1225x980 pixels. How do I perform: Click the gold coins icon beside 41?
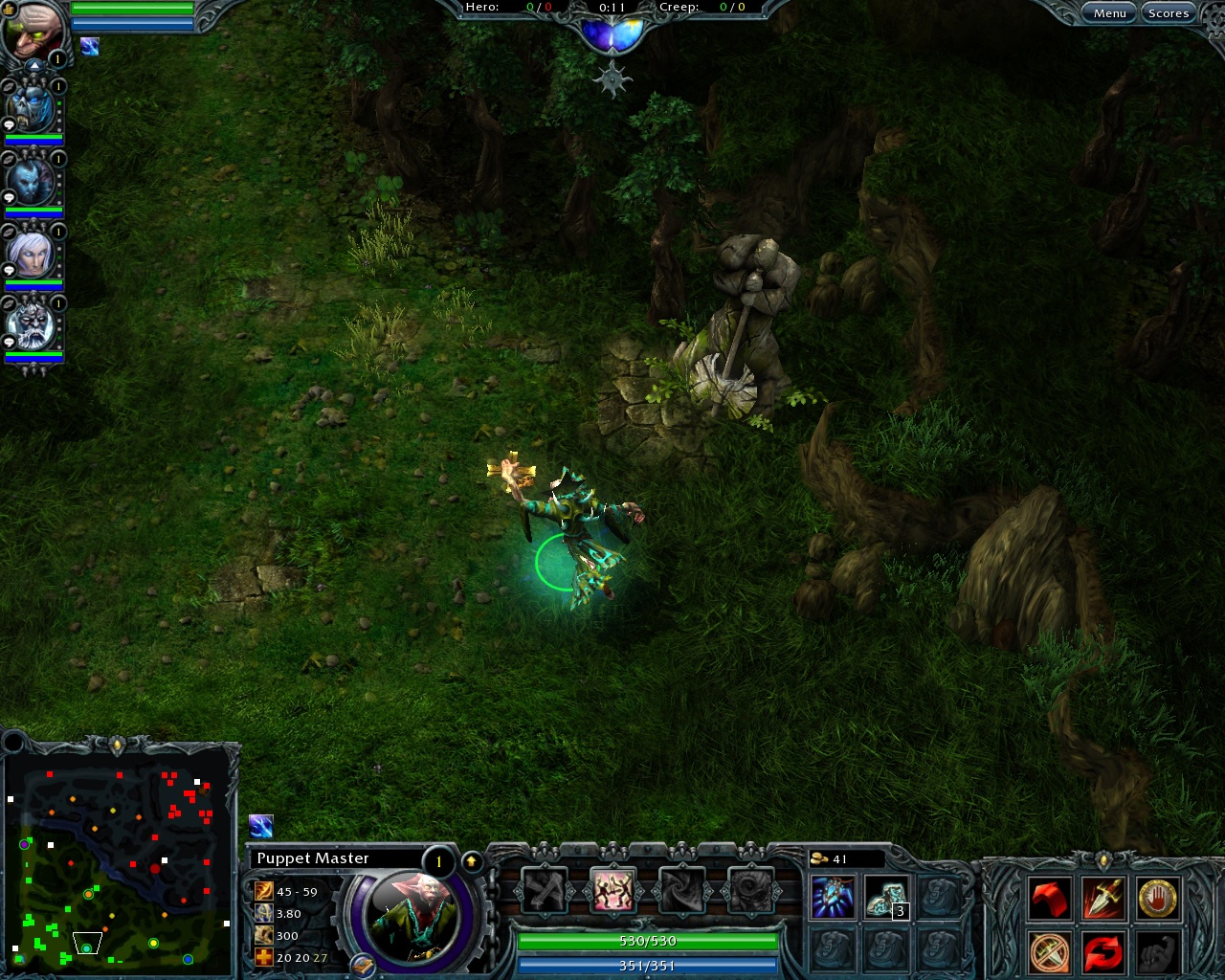[x=821, y=859]
